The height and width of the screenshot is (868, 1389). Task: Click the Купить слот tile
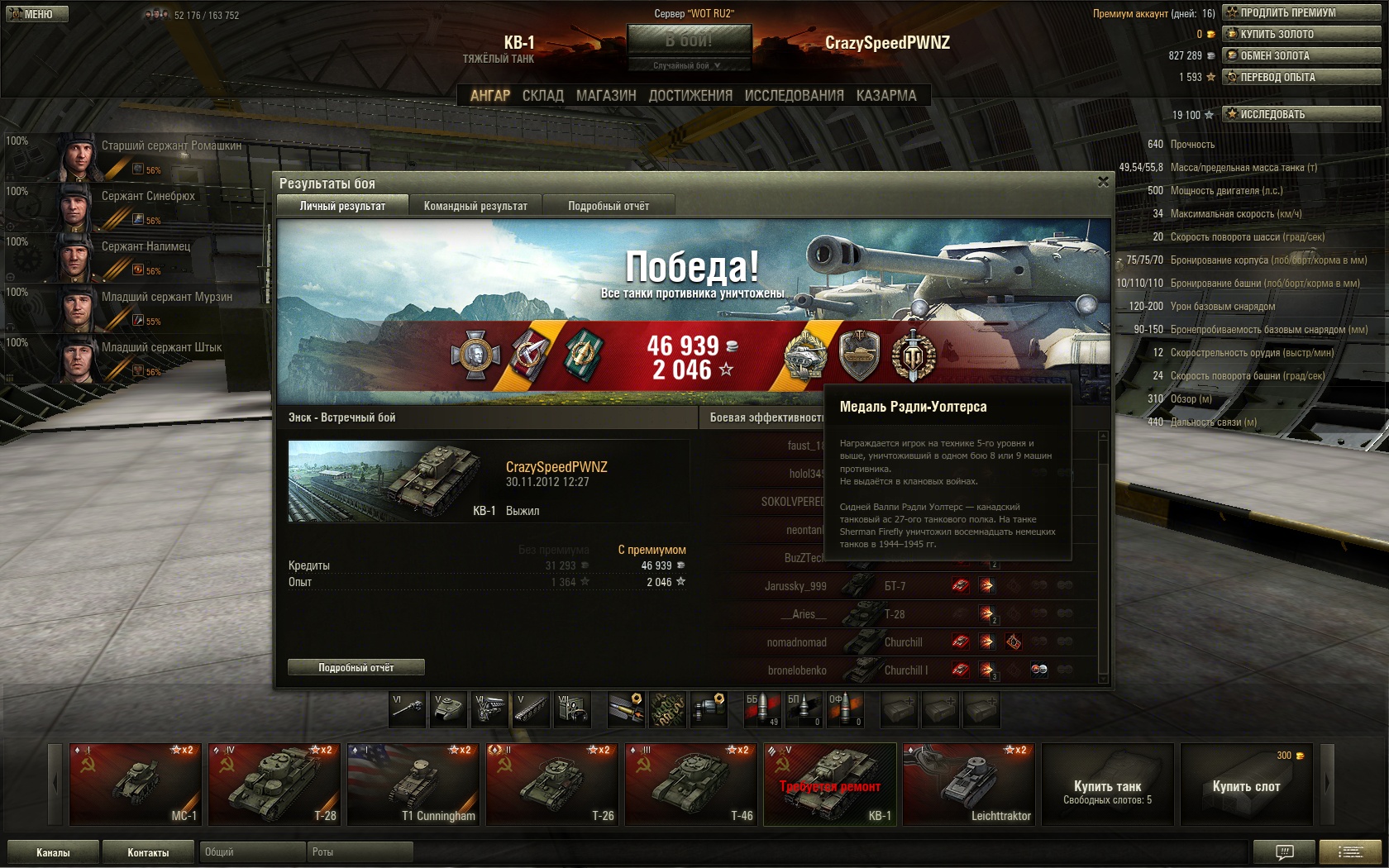1246,784
